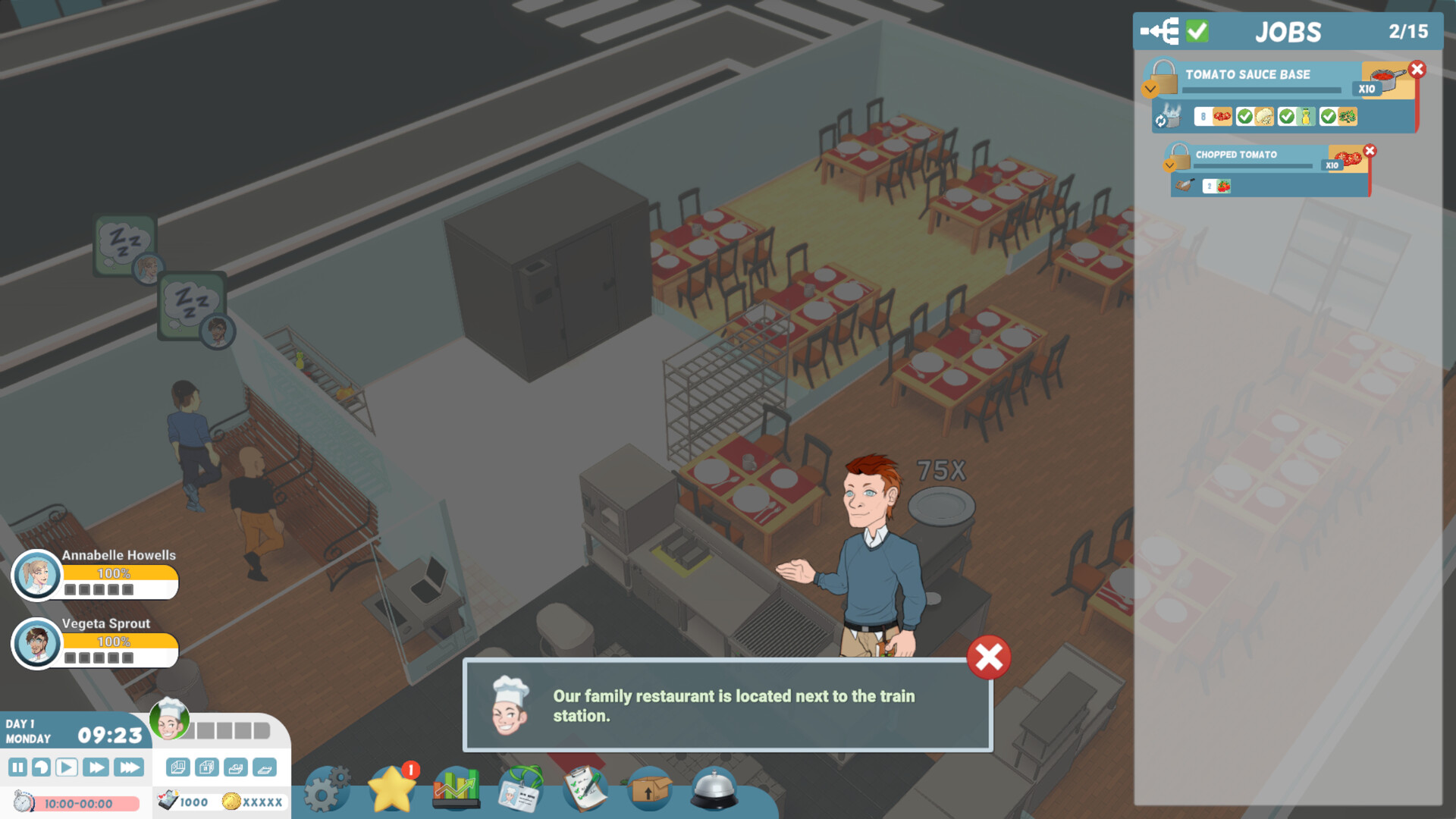1456x819 pixels.
Task: Open the checklist clipboard panel
Action: [x=584, y=789]
